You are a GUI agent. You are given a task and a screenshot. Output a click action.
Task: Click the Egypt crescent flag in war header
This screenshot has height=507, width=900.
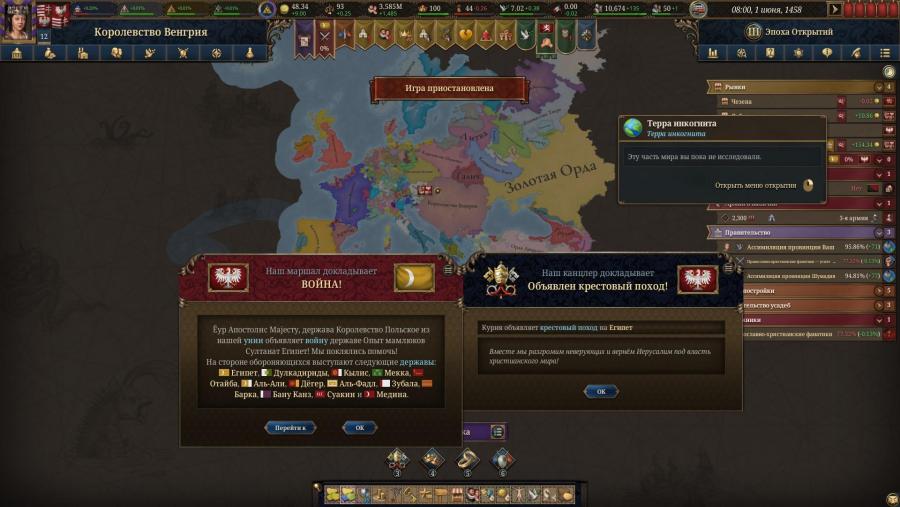413,278
